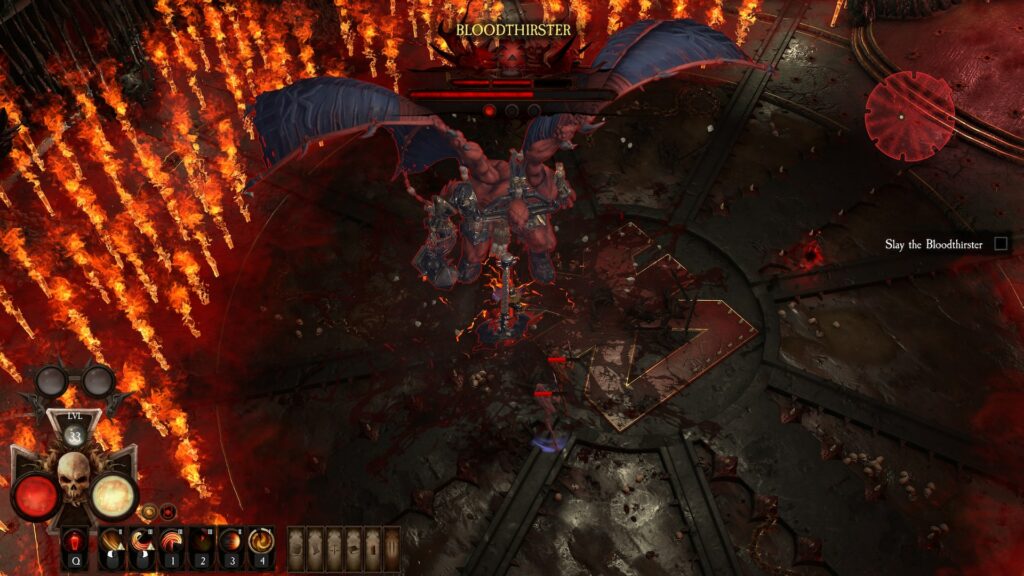Click the red circular minimap
Screen dimensions: 1024x576
pos(909,115)
